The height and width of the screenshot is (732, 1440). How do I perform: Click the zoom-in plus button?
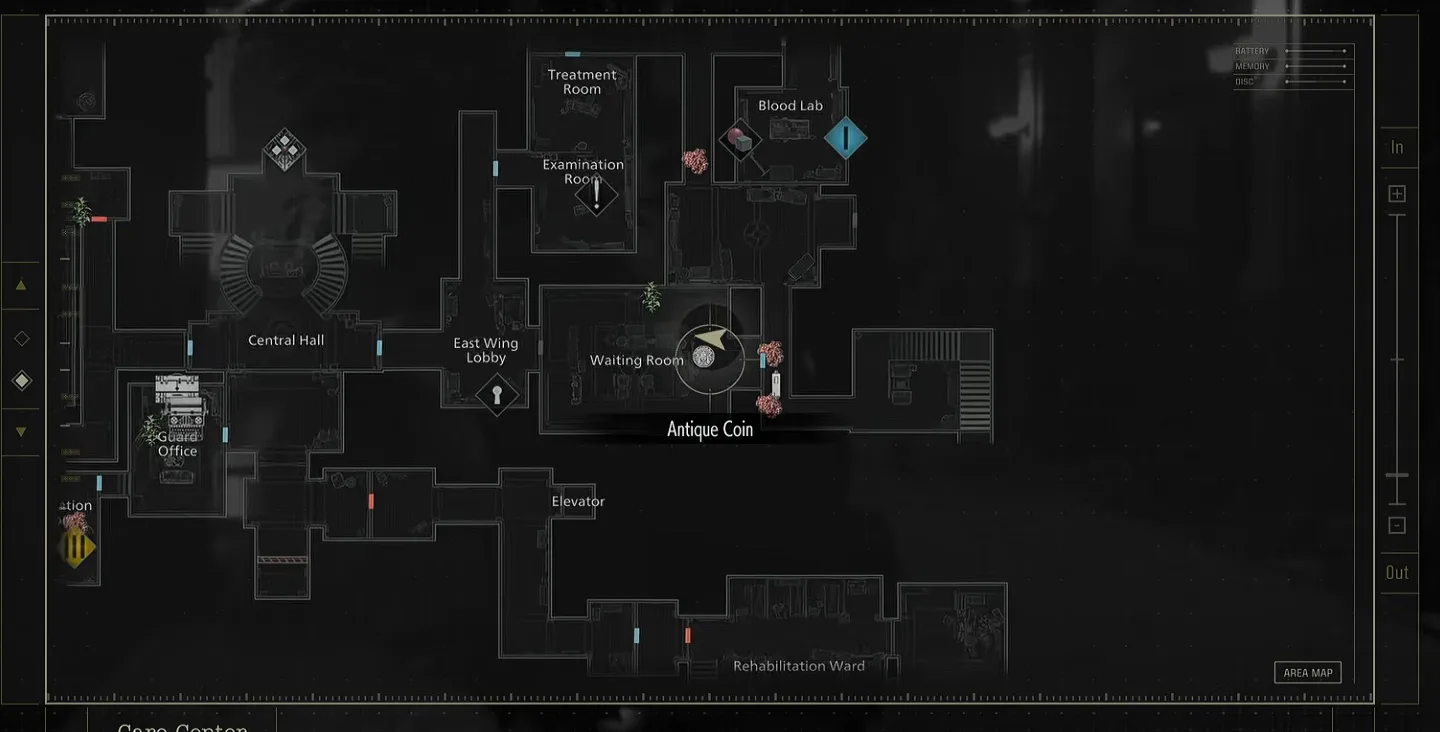click(1397, 194)
